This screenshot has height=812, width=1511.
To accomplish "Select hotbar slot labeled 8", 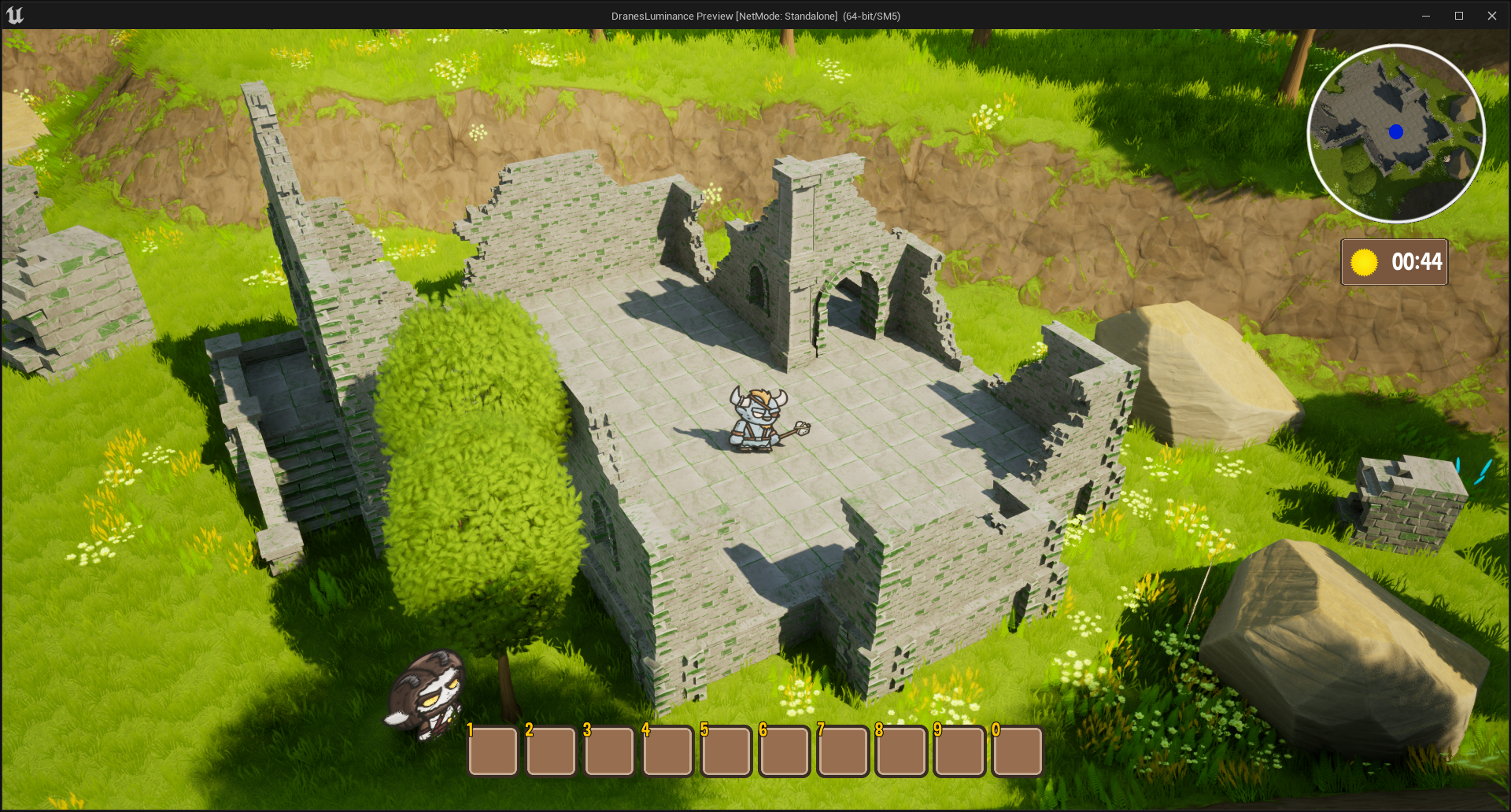I will click(x=901, y=751).
